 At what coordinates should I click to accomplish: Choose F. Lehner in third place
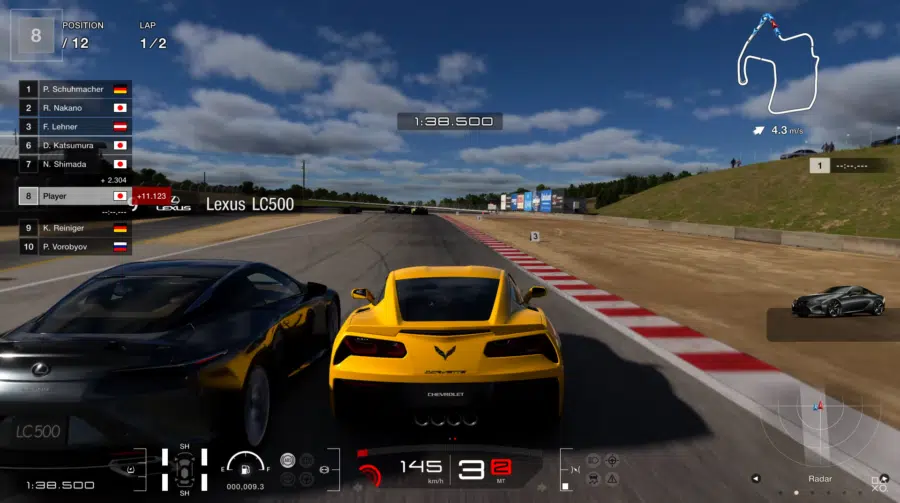pyautogui.click(x=75, y=126)
